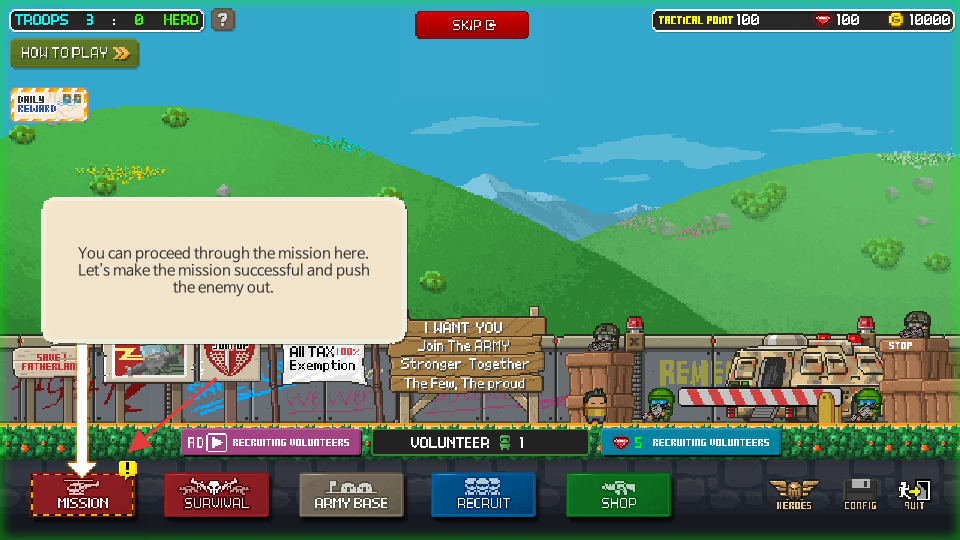
Task: Open the Heroes screen
Action: [794, 494]
